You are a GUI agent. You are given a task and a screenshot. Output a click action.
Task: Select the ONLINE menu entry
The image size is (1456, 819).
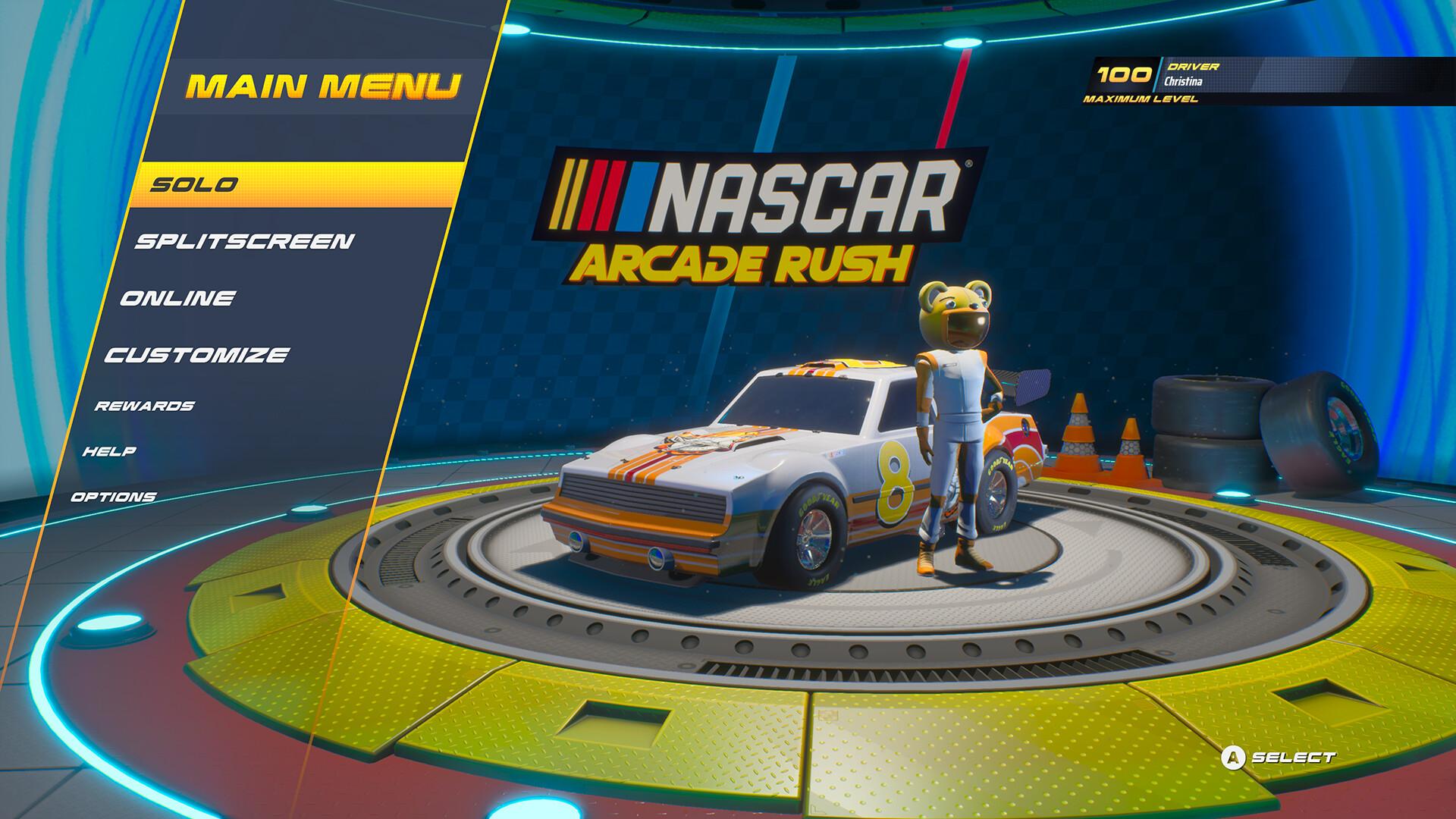point(178,297)
